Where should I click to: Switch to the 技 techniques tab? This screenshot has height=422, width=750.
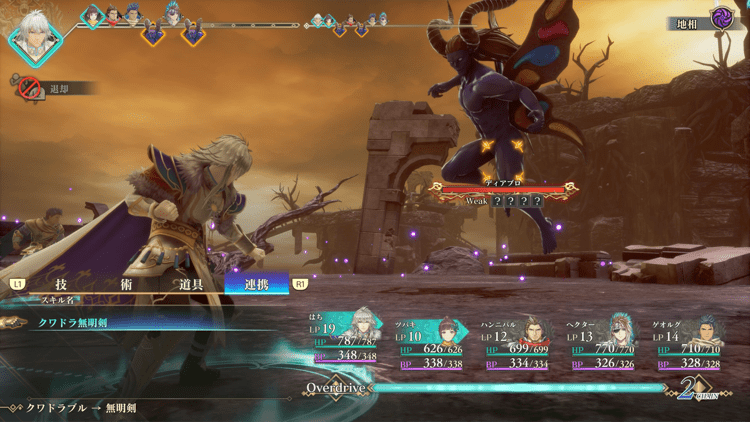(x=61, y=284)
